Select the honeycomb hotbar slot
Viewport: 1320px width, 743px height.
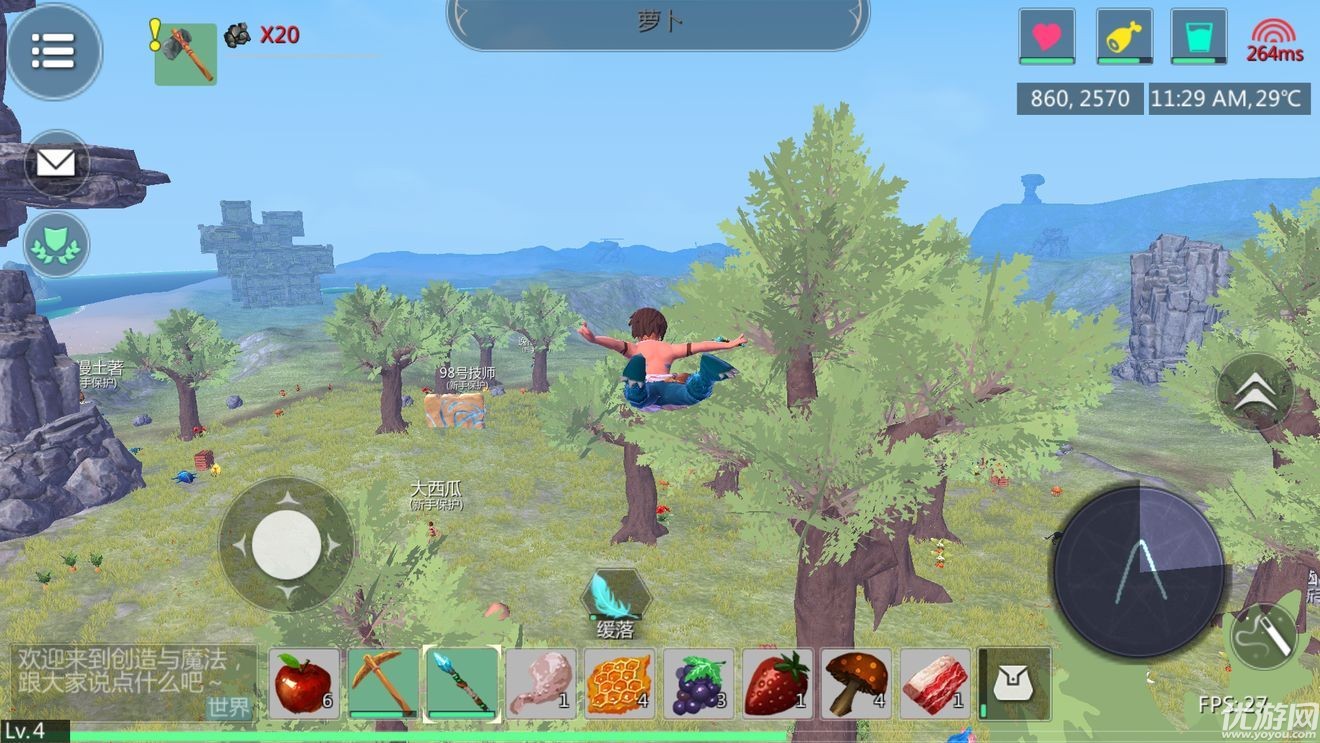(x=619, y=683)
